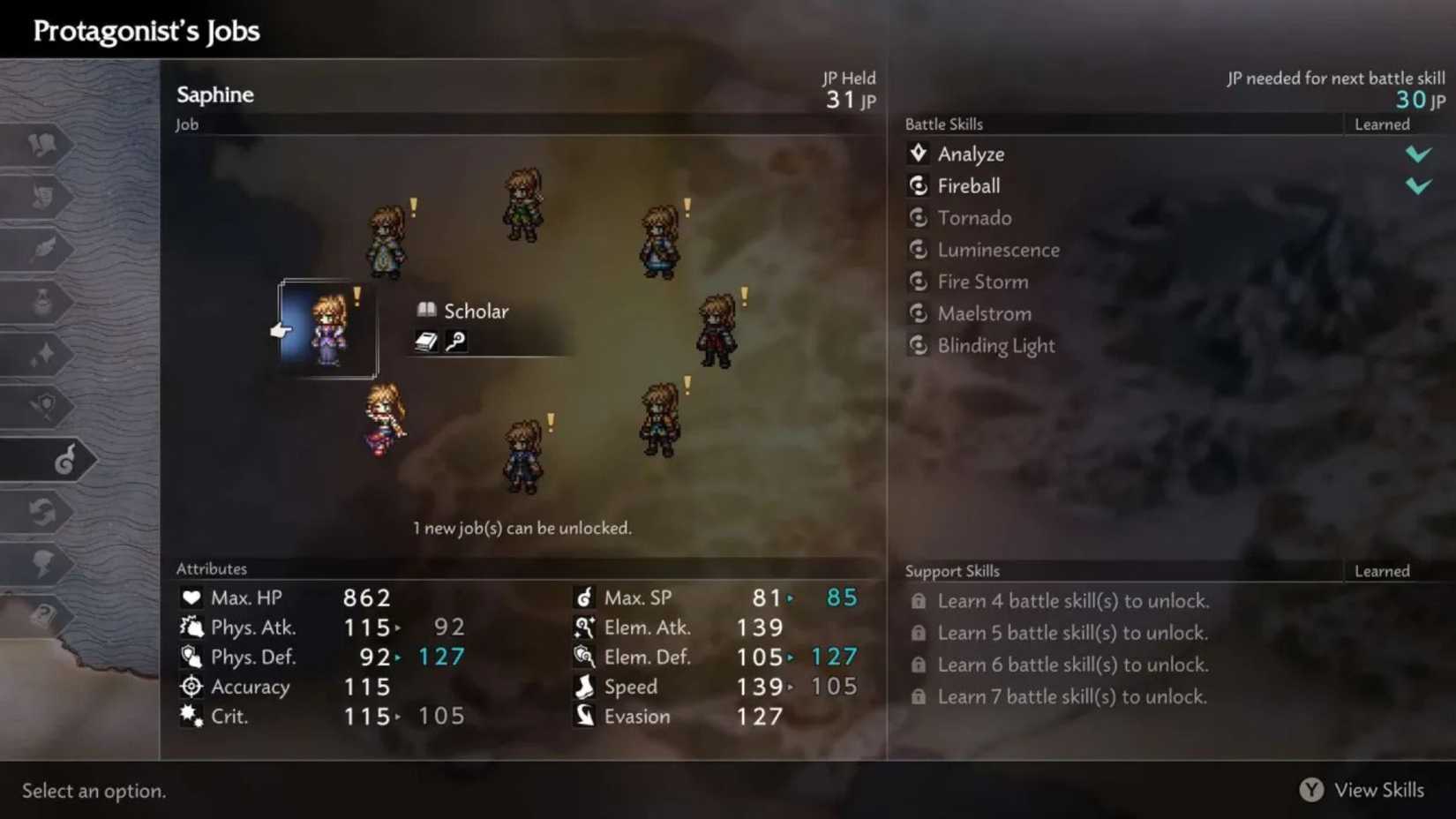This screenshot has height=819, width=1456.
Task: Click the Accuracy crosshair toggle icon
Action: coord(191,687)
